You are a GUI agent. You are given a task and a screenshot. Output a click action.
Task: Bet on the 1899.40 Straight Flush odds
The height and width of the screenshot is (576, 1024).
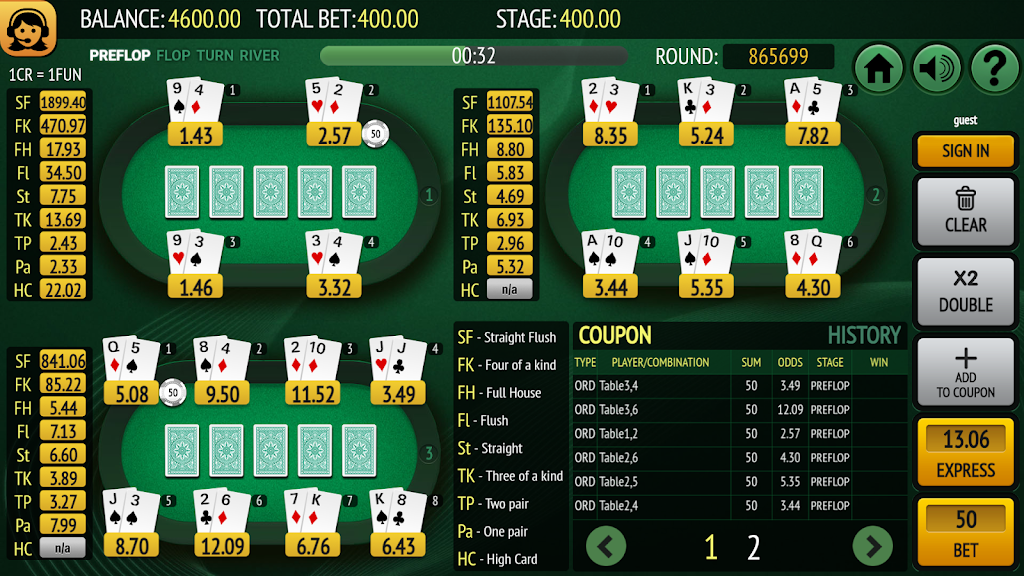[63, 102]
